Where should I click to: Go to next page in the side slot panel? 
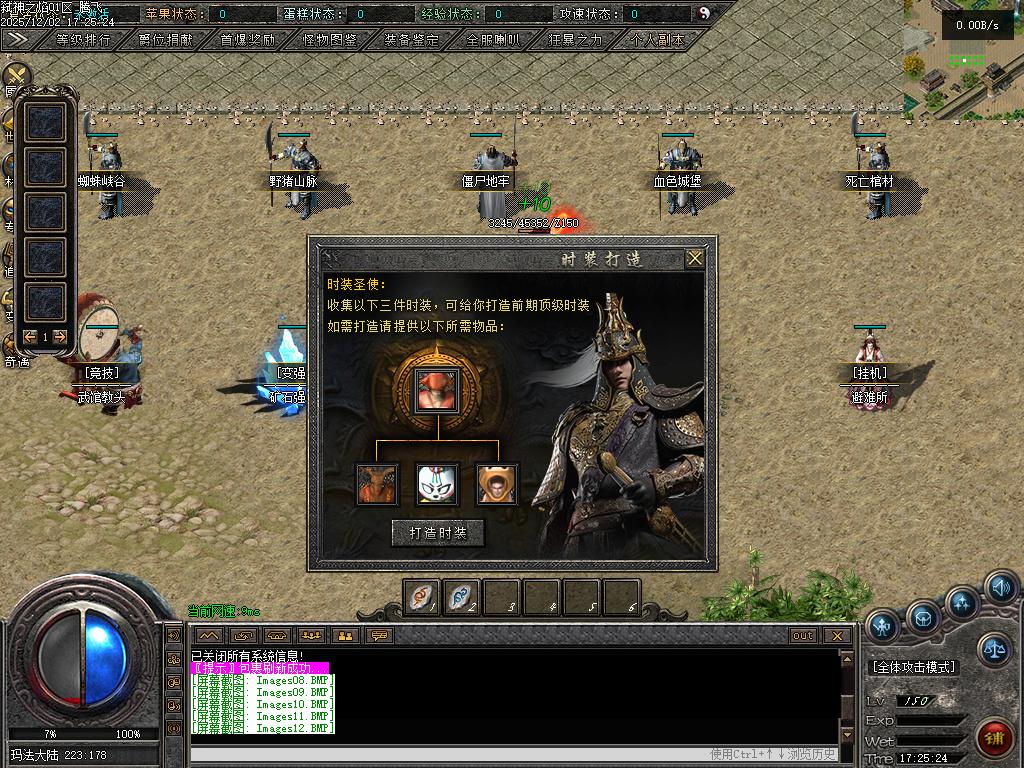pos(60,337)
